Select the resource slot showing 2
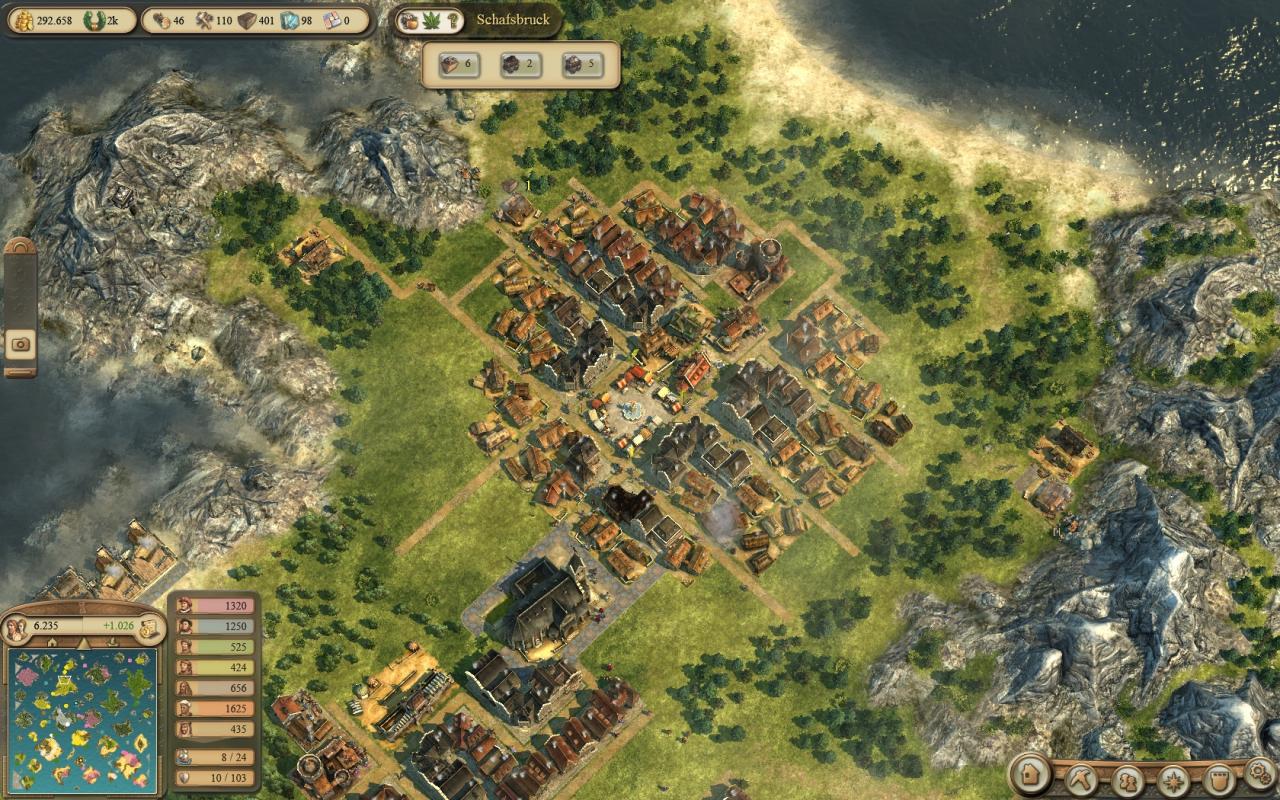 pos(519,65)
